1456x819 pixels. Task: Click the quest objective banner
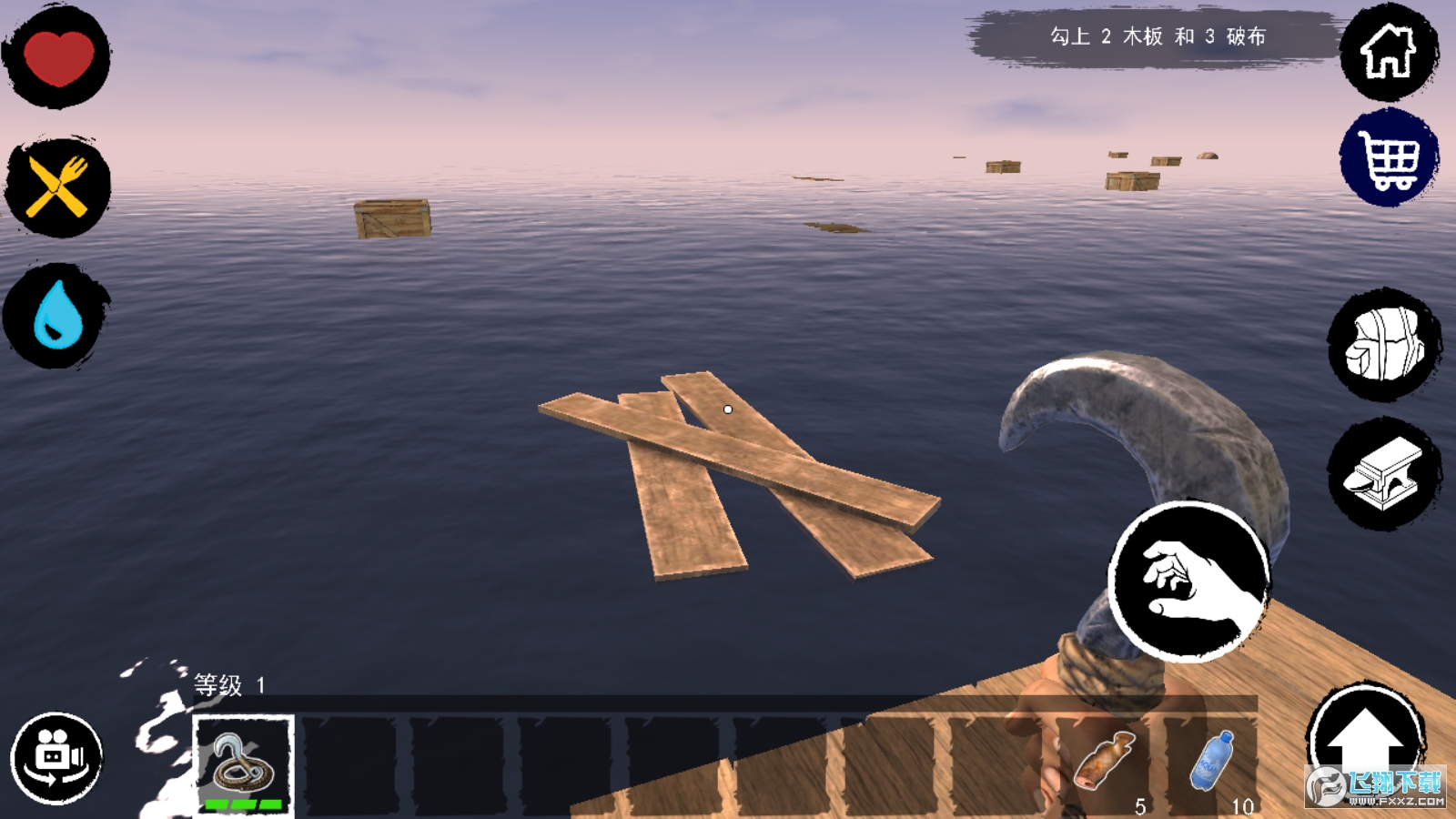pos(1157,37)
